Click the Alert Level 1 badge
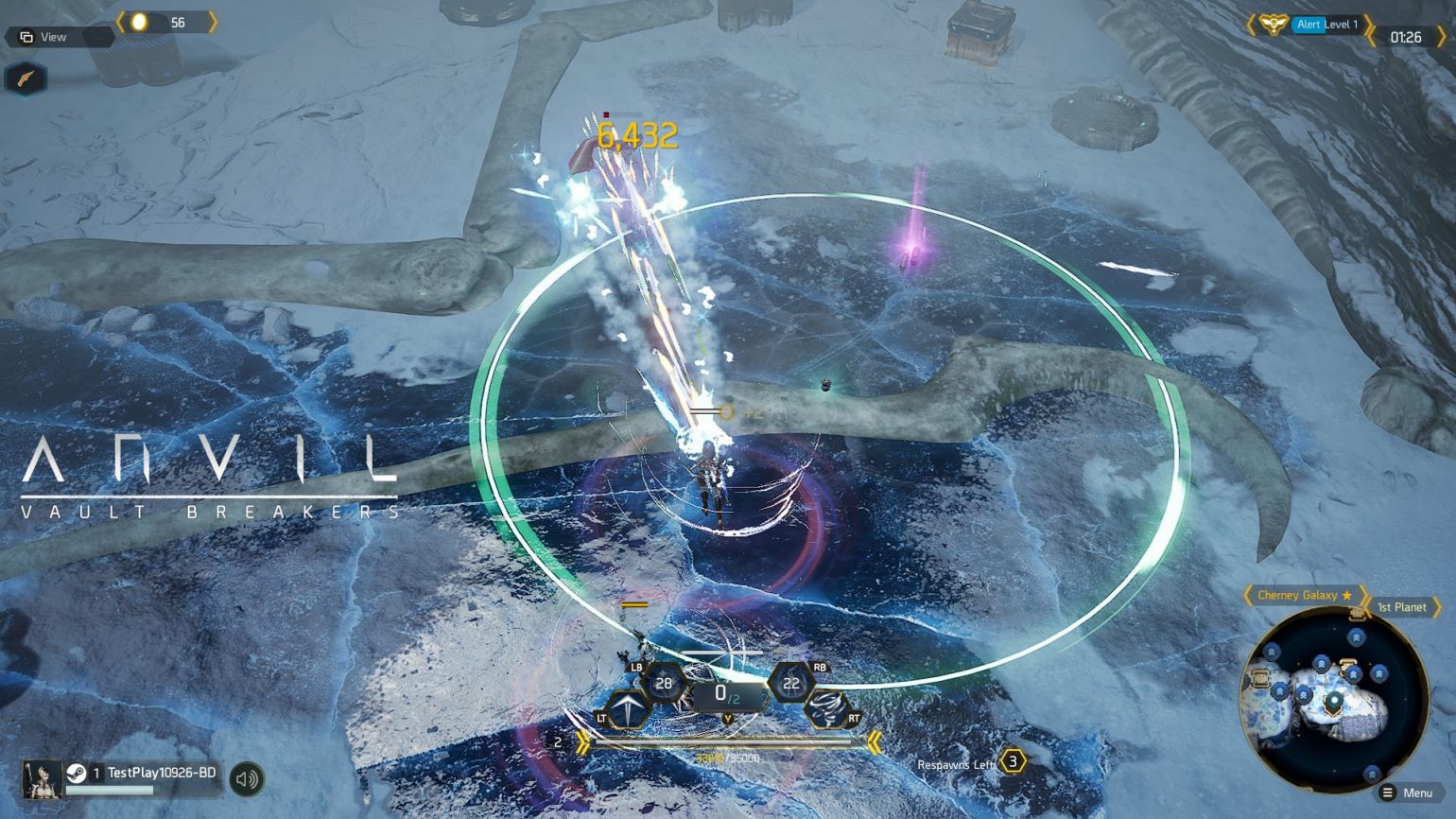1456x819 pixels. coord(1323,25)
